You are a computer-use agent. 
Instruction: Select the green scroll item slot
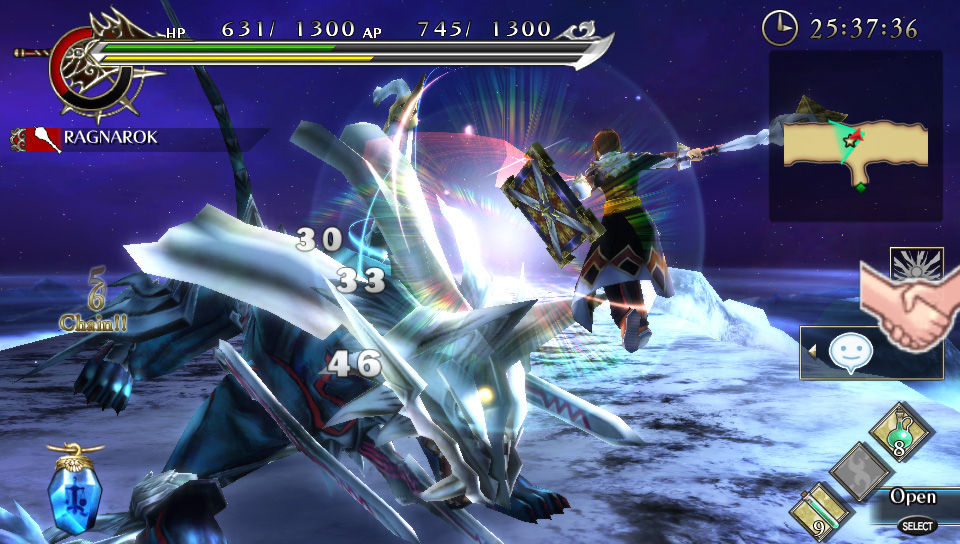pos(821,512)
